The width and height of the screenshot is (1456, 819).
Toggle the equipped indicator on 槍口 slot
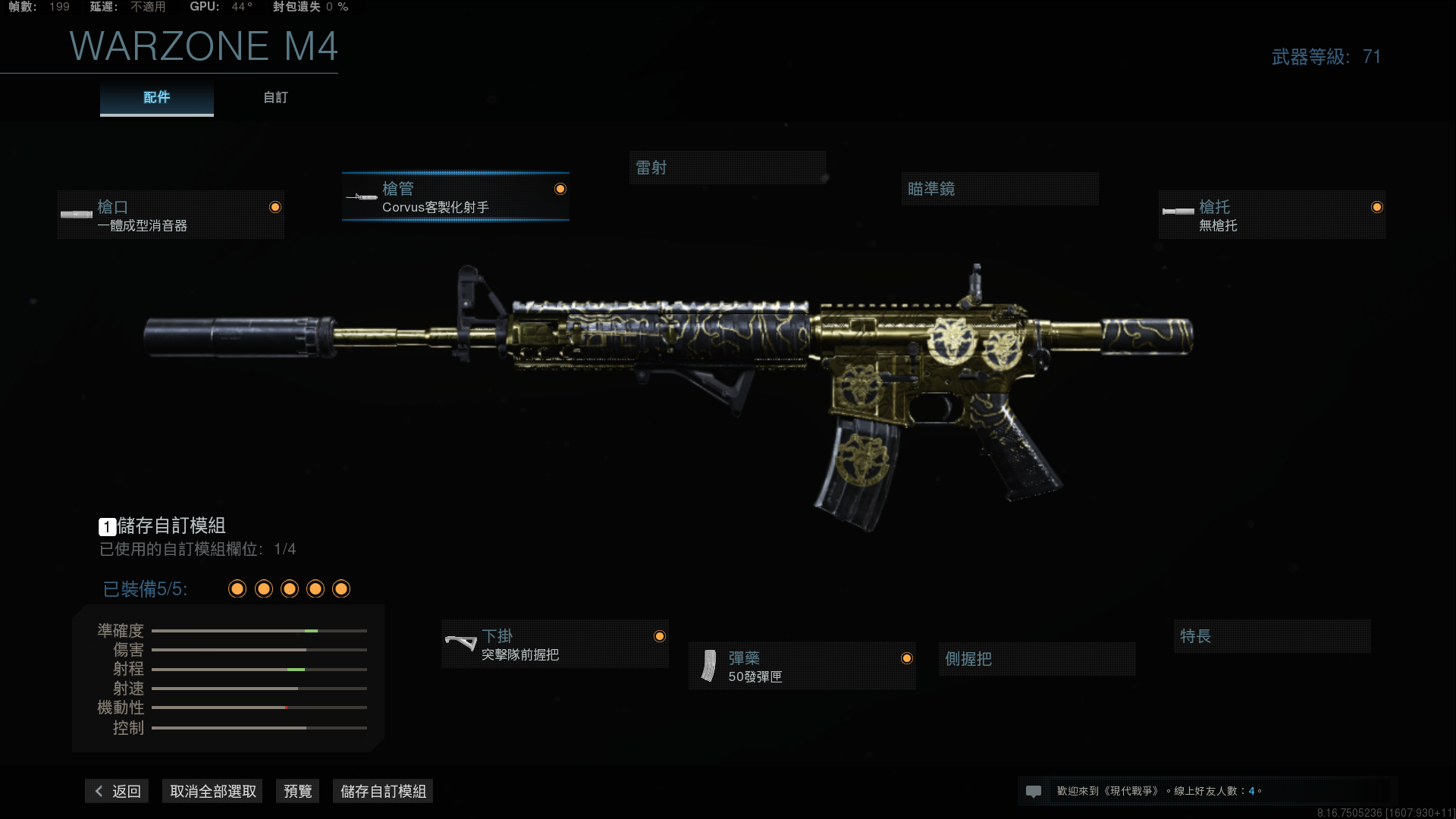pyautogui.click(x=275, y=206)
